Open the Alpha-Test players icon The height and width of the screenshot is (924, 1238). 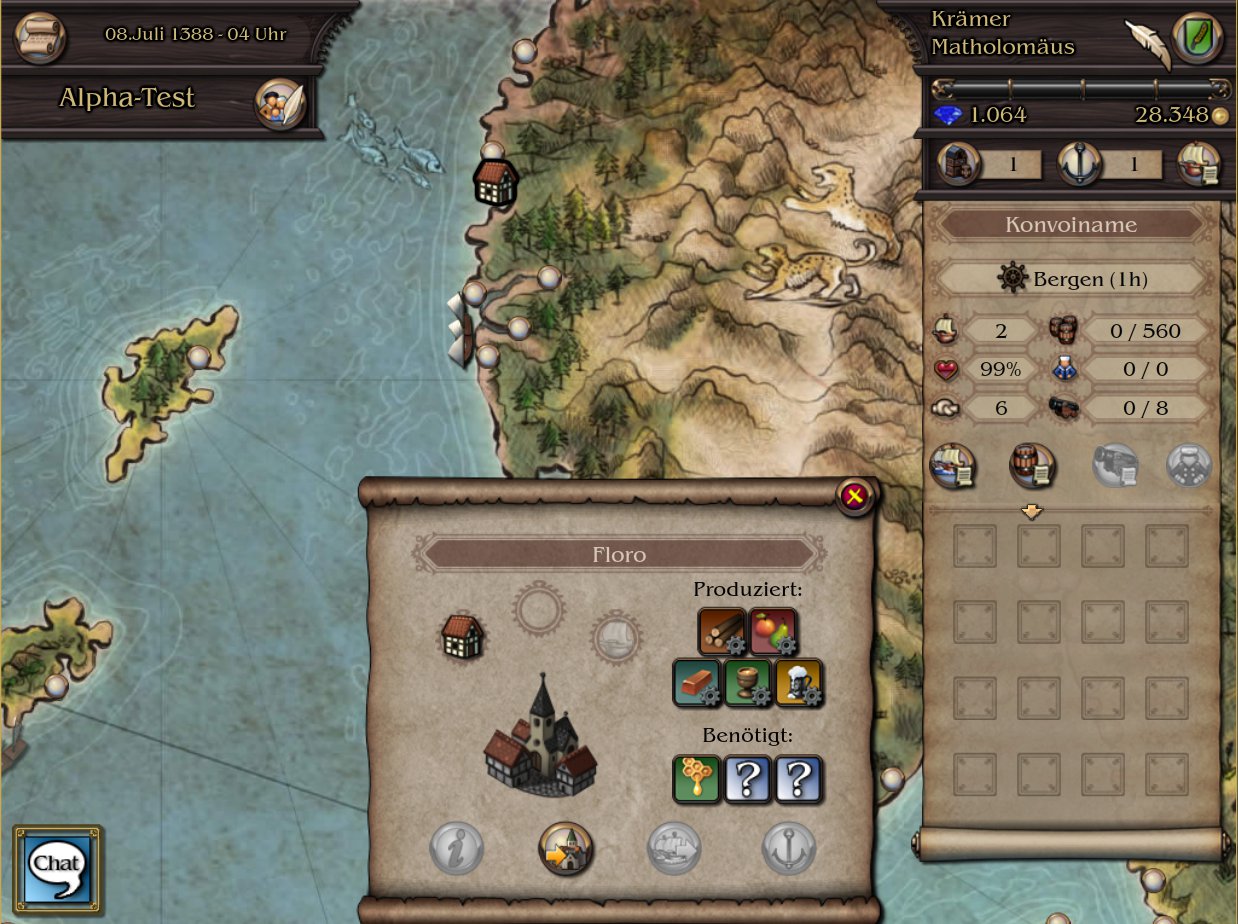click(279, 103)
